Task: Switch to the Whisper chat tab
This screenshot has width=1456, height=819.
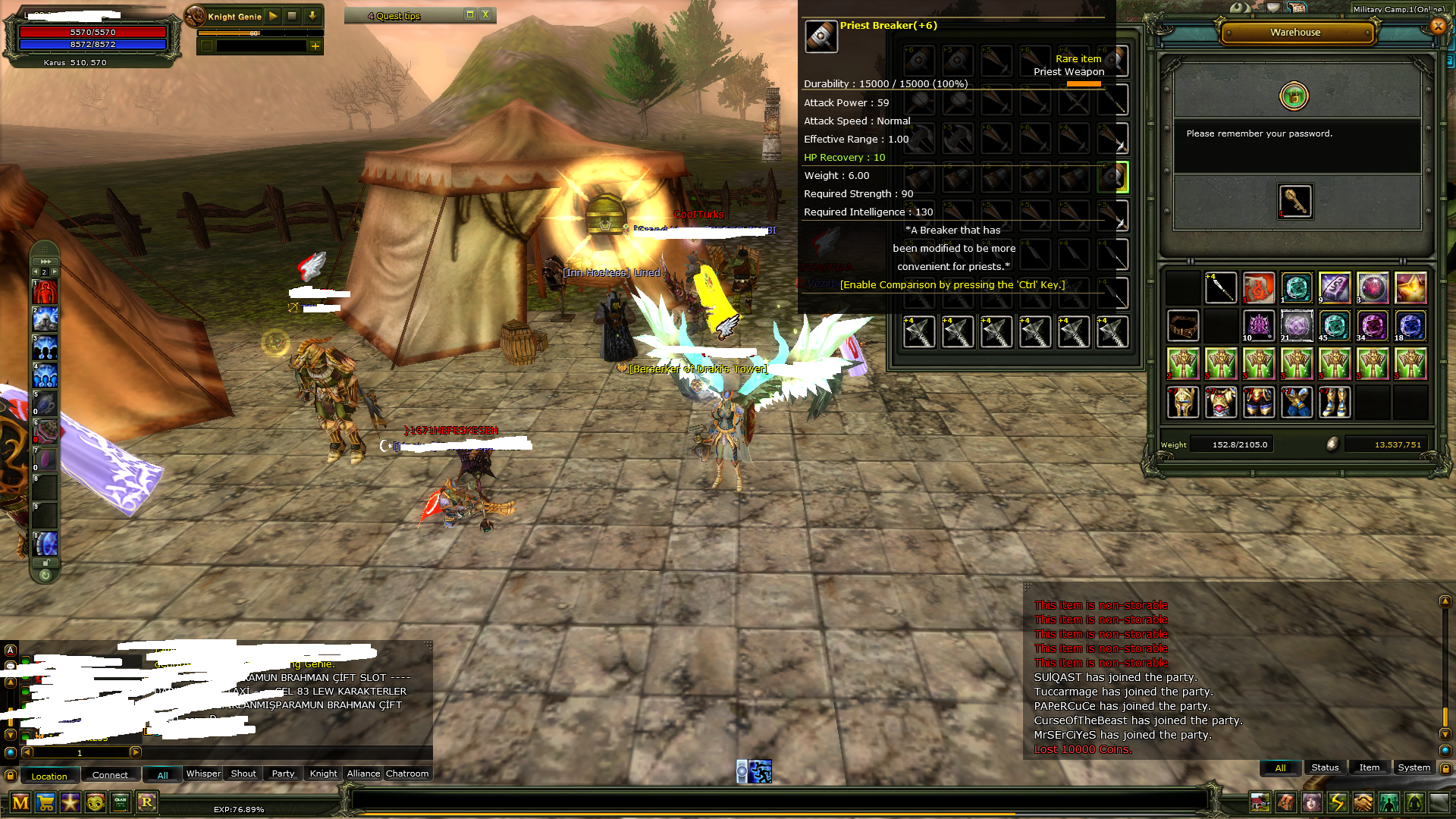Action: [203, 773]
